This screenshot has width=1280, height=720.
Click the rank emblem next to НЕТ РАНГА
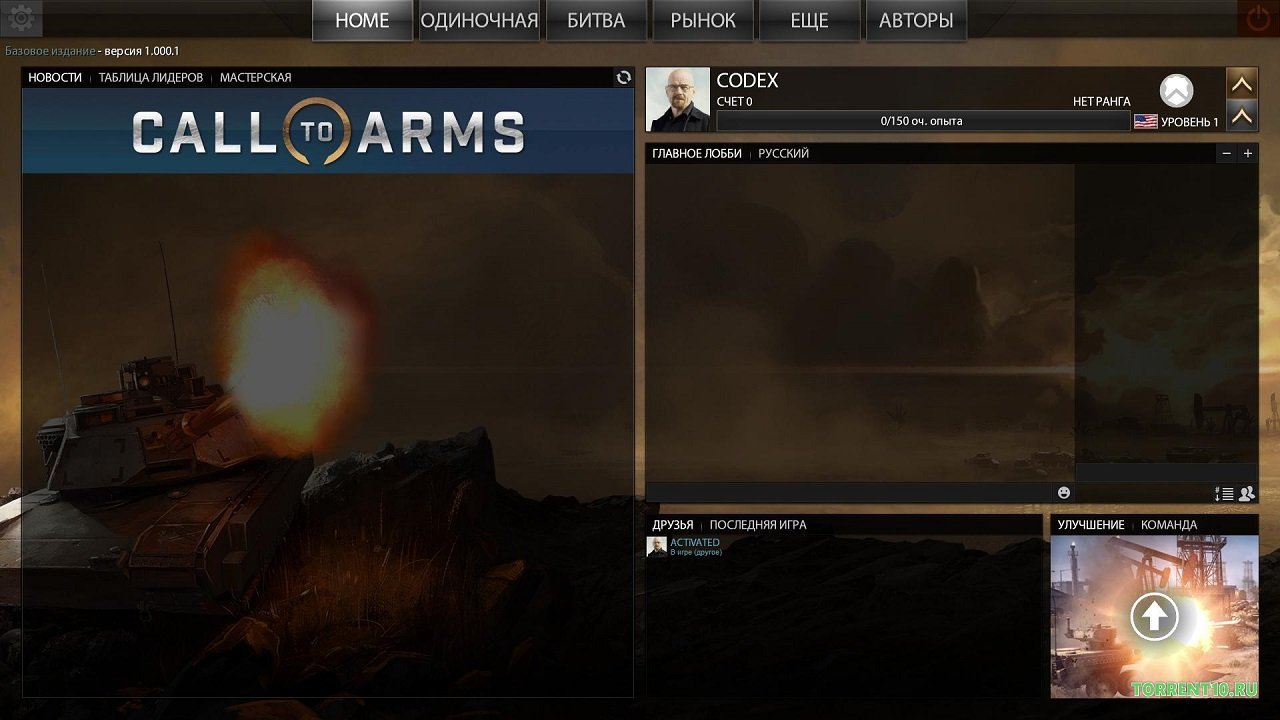[1176, 91]
